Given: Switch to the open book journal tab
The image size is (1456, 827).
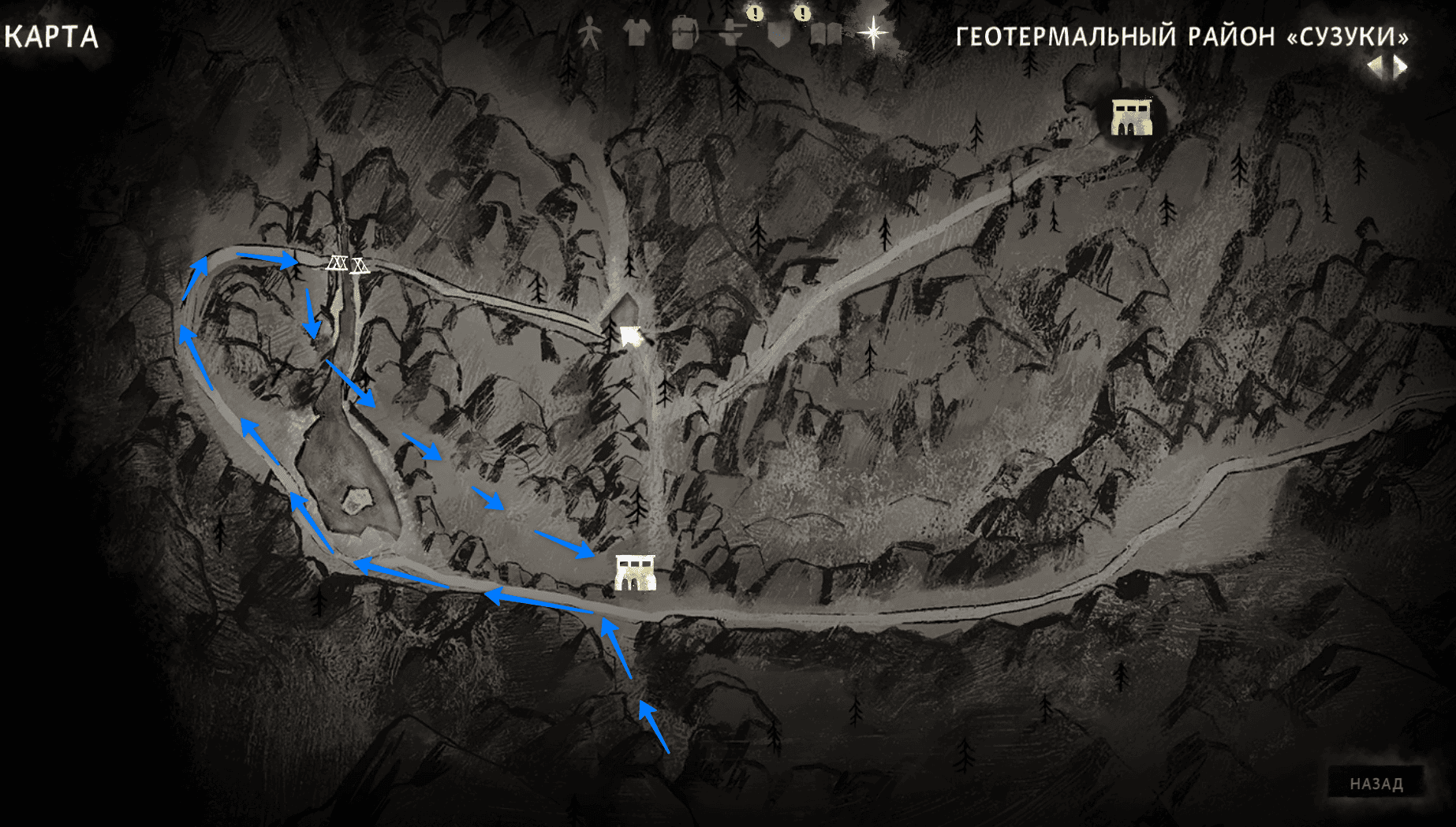Looking at the screenshot, I should pos(826,35).
